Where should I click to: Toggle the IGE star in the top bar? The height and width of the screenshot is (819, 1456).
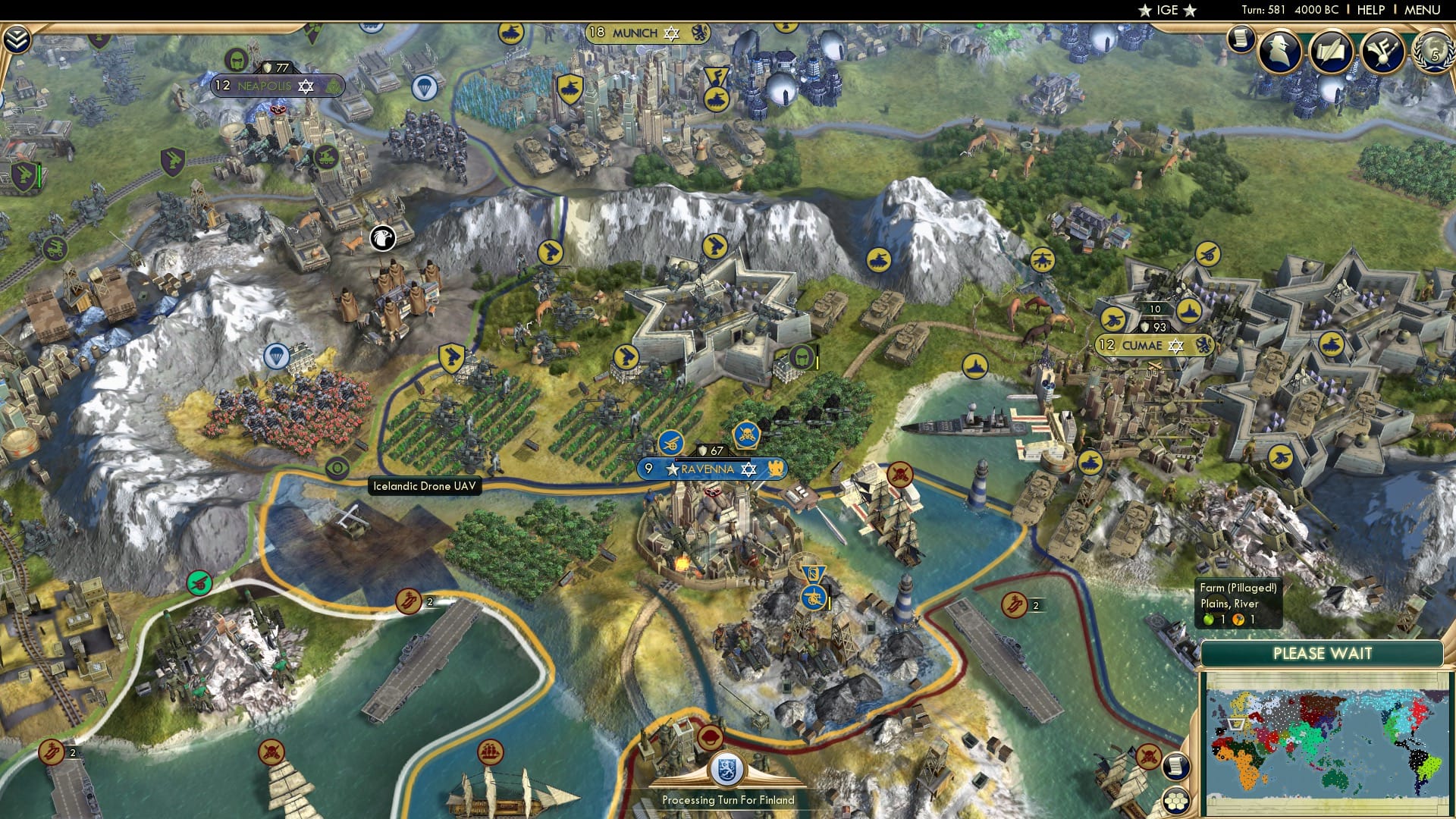pos(1147,11)
